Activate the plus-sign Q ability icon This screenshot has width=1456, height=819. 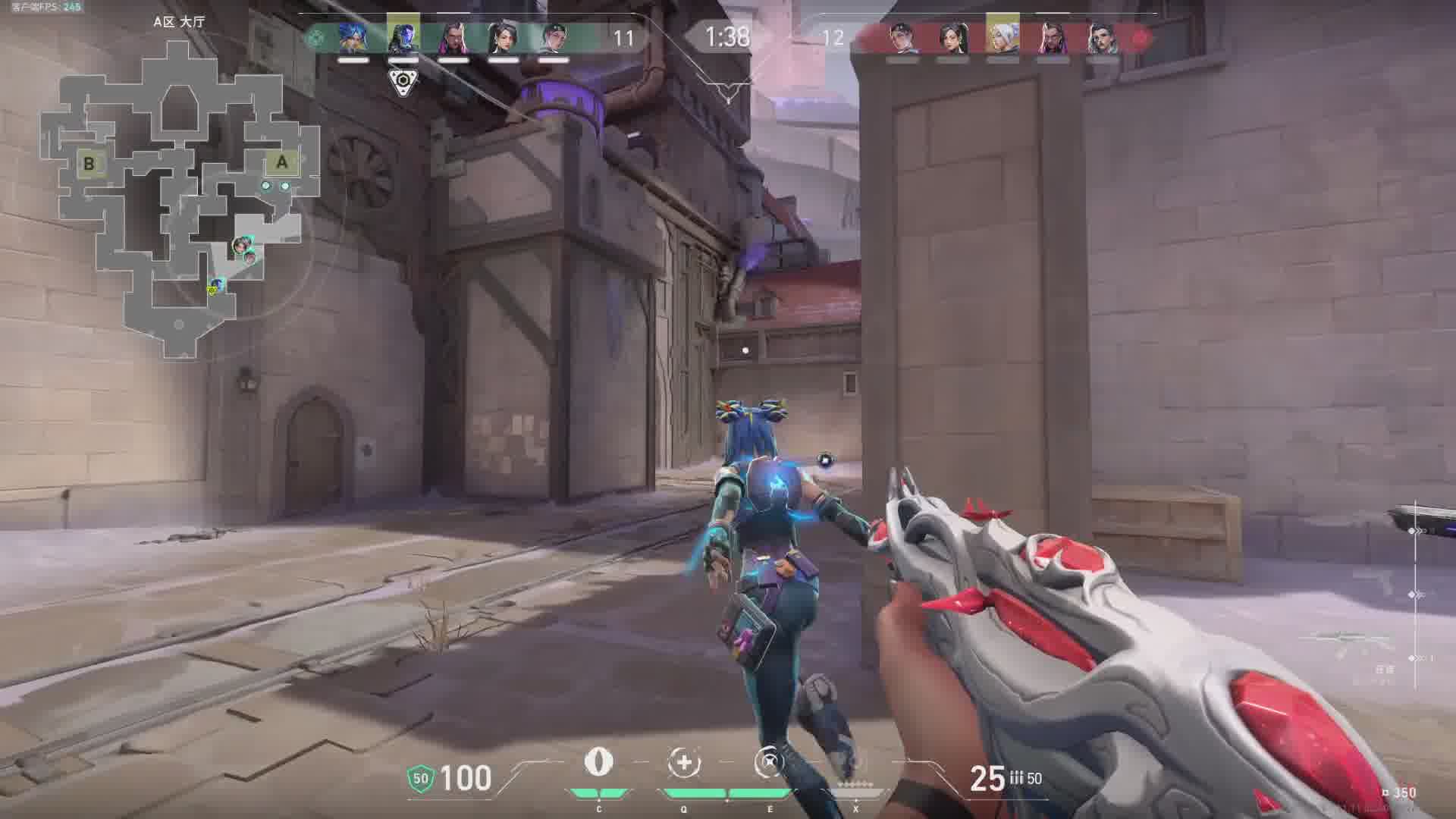click(x=683, y=762)
